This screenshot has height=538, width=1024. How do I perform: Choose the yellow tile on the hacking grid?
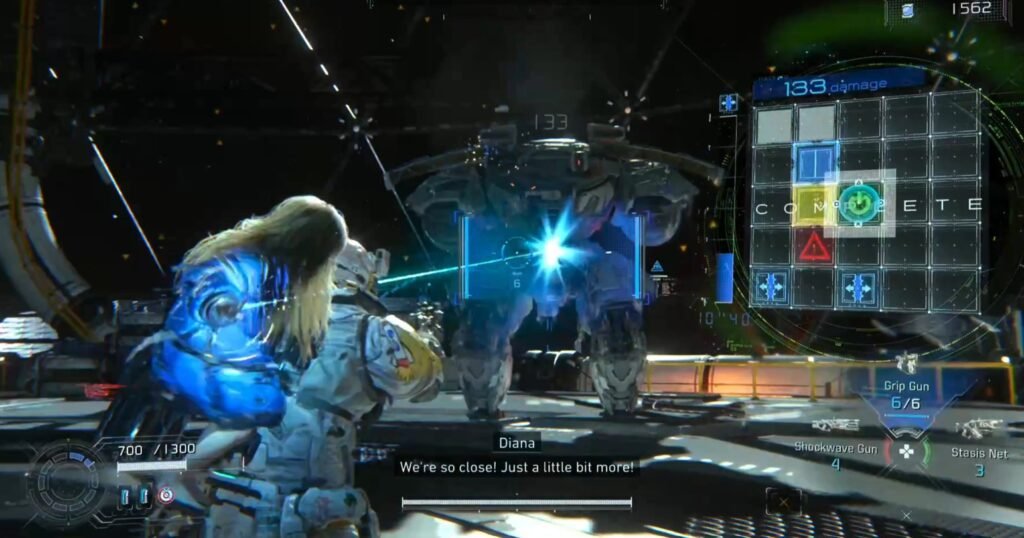pos(814,206)
